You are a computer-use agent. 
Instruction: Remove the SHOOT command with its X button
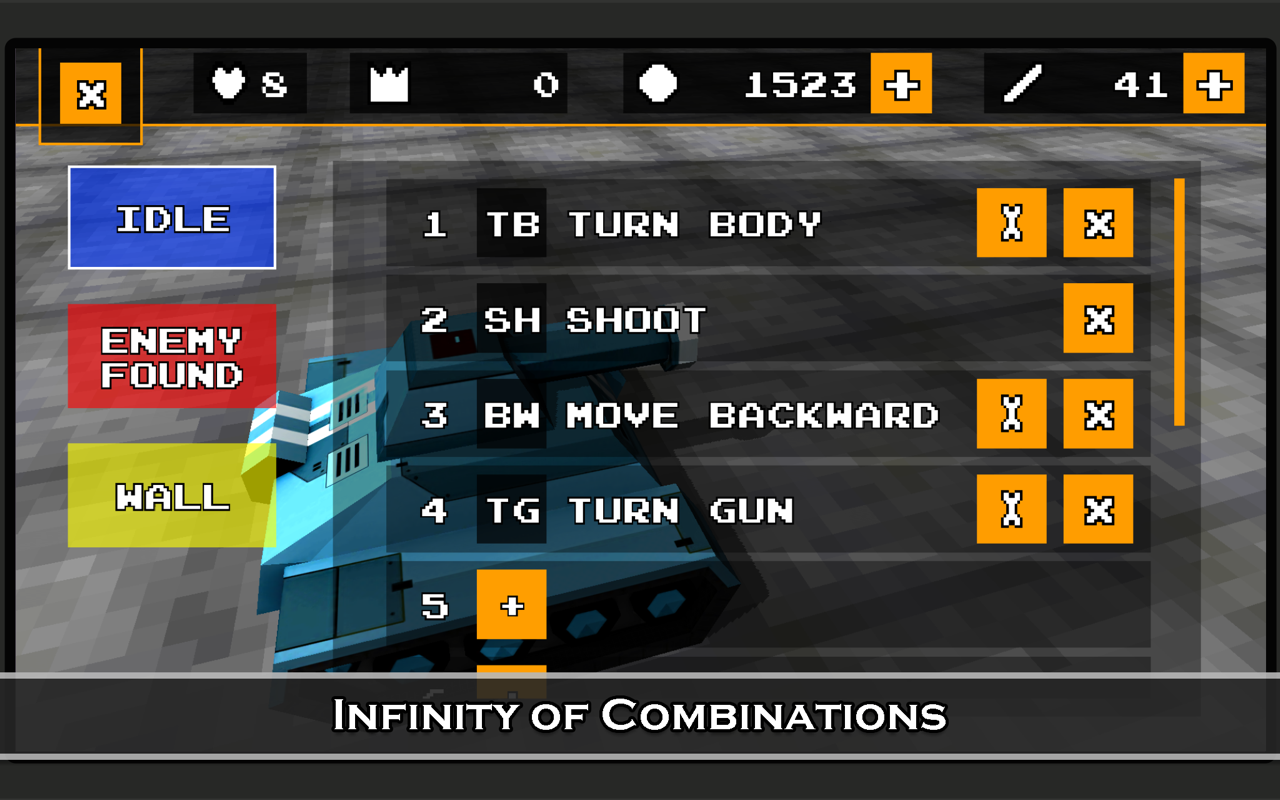[x=1098, y=320]
